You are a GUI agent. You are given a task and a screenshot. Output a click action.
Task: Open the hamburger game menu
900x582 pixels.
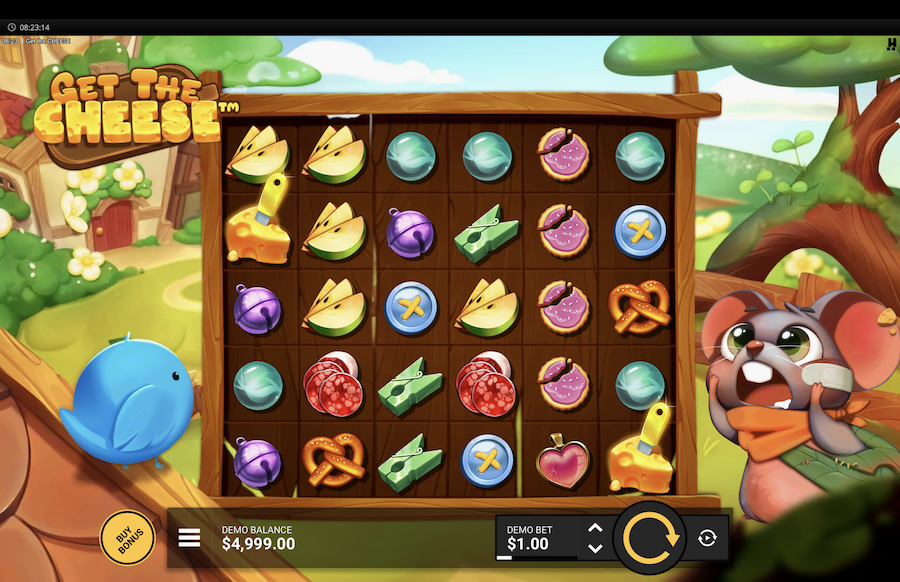coord(190,538)
